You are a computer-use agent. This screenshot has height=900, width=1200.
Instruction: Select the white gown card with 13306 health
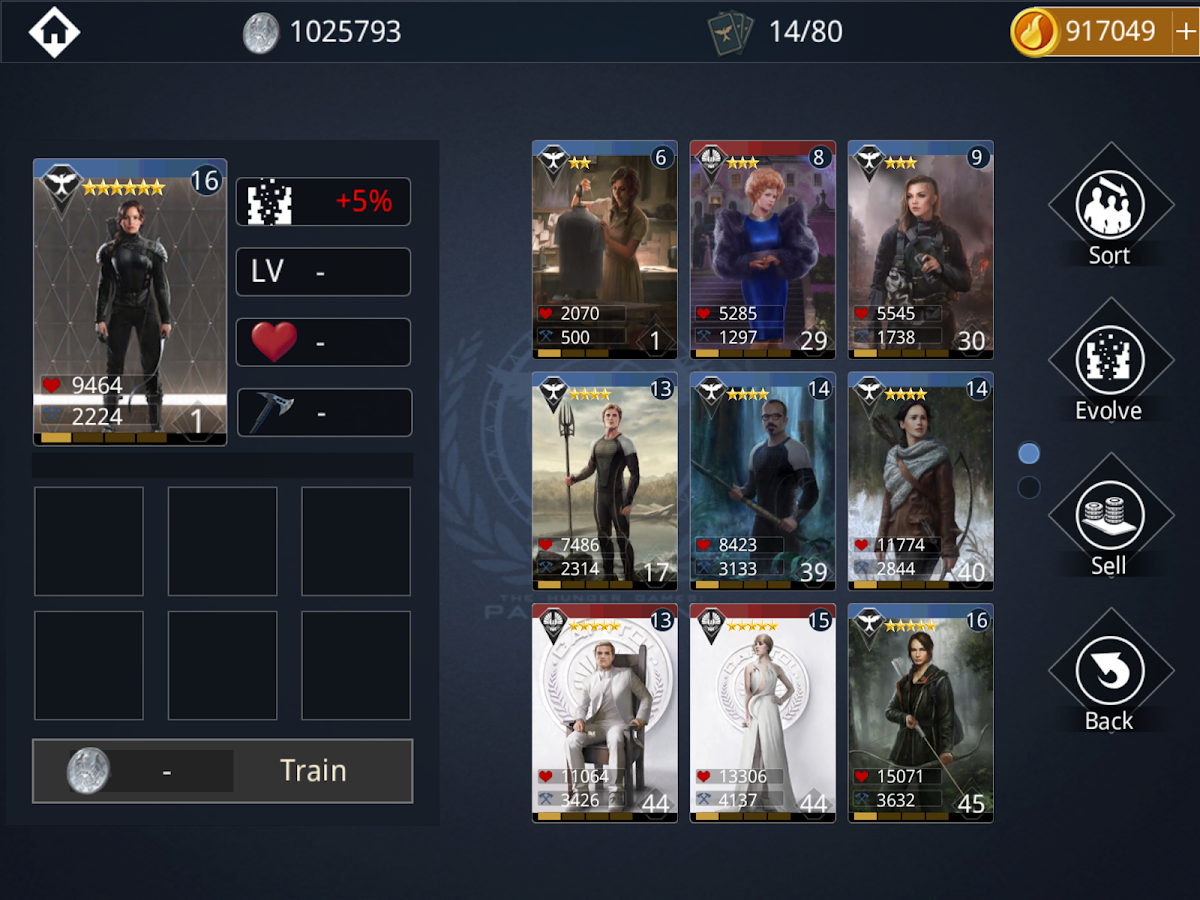tap(762, 712)
